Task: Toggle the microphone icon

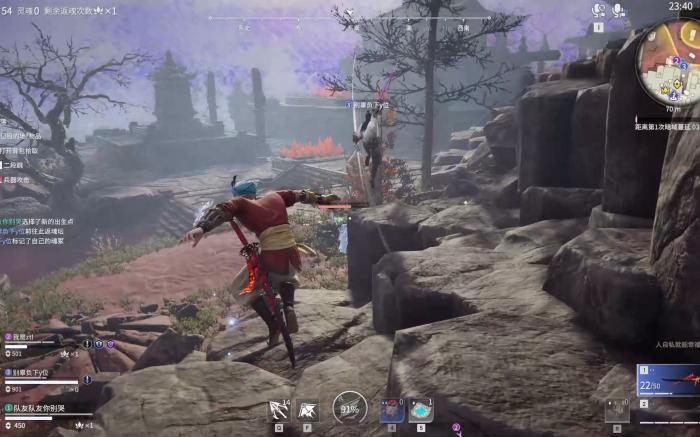Action: (x=619, y=10)
